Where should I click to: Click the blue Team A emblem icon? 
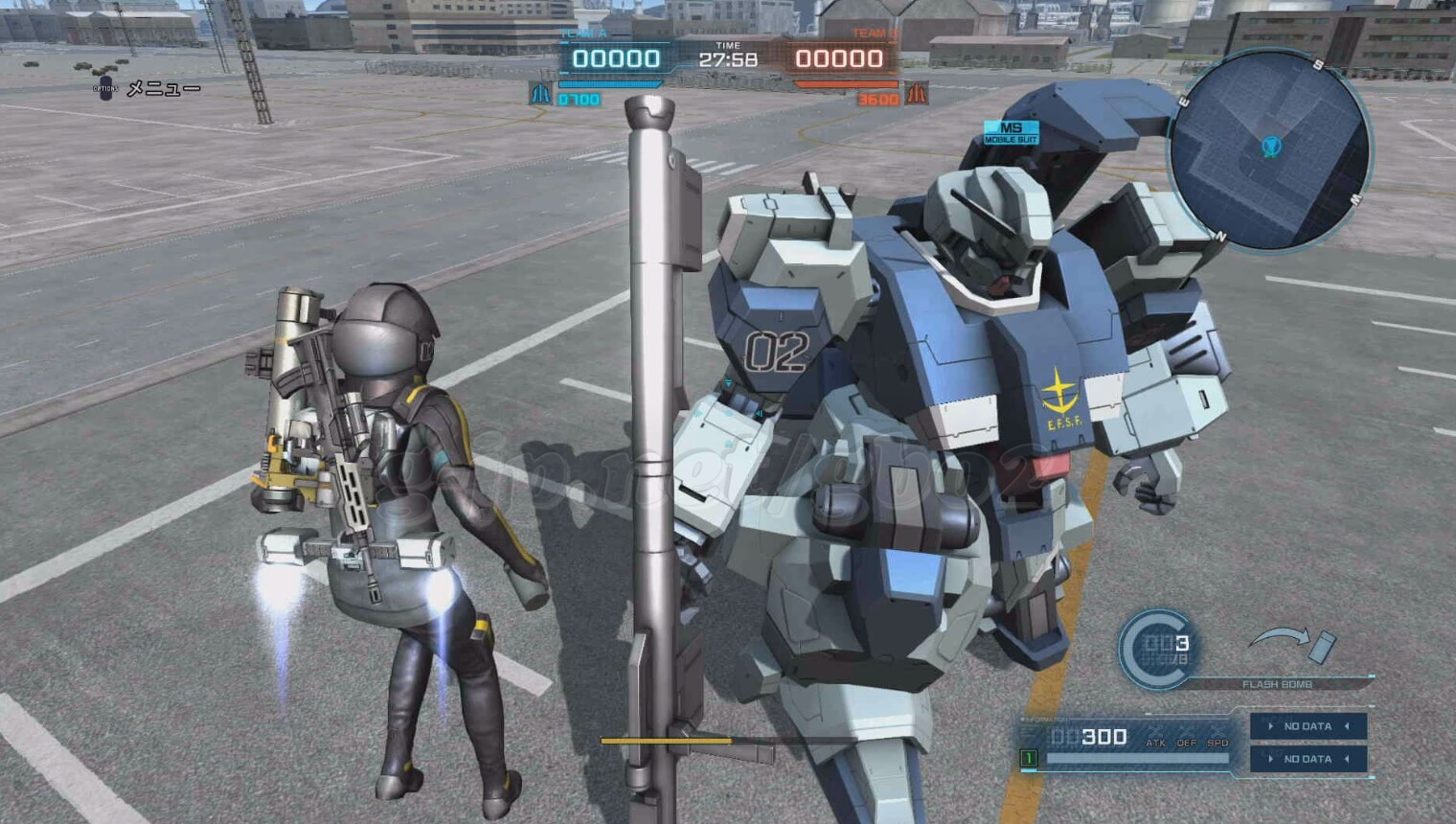pos(541,94)
